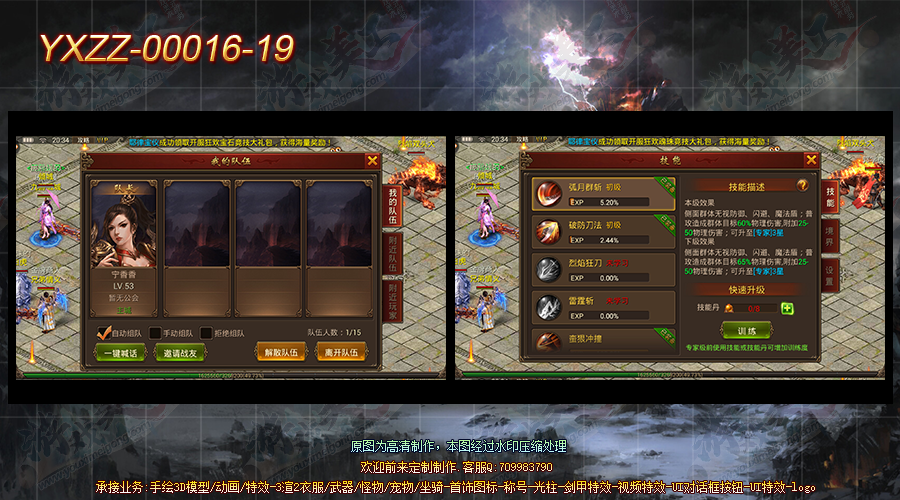
Task: Choose the 破防刀法 skill row
Action: 602,233
